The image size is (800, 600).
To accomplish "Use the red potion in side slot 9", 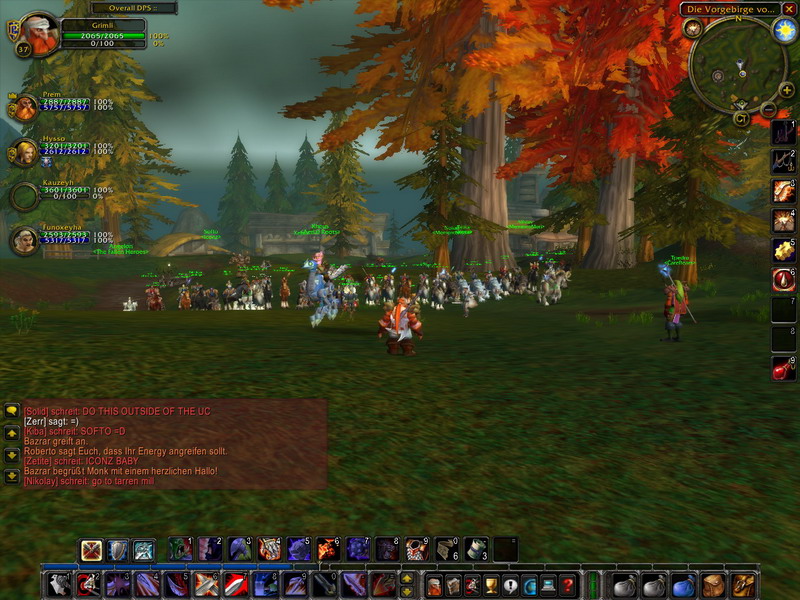I will (x=783, y=369).
